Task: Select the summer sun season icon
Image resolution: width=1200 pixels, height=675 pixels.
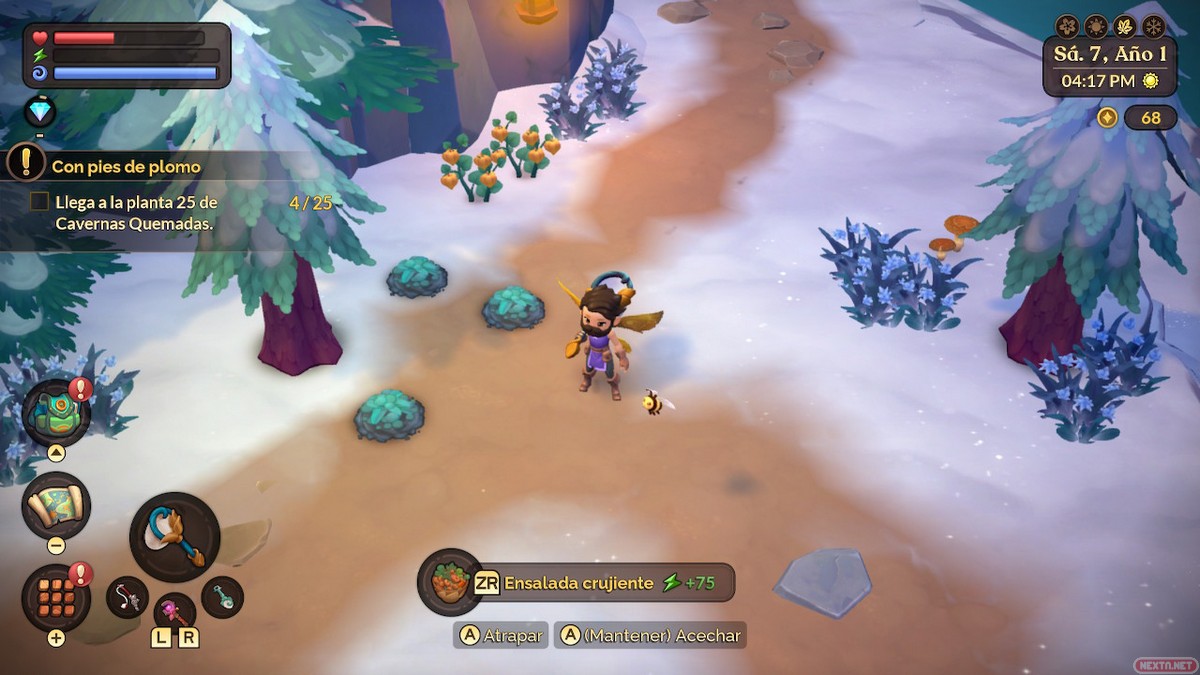Action: pyautogui.click(x=1096, y=26)
